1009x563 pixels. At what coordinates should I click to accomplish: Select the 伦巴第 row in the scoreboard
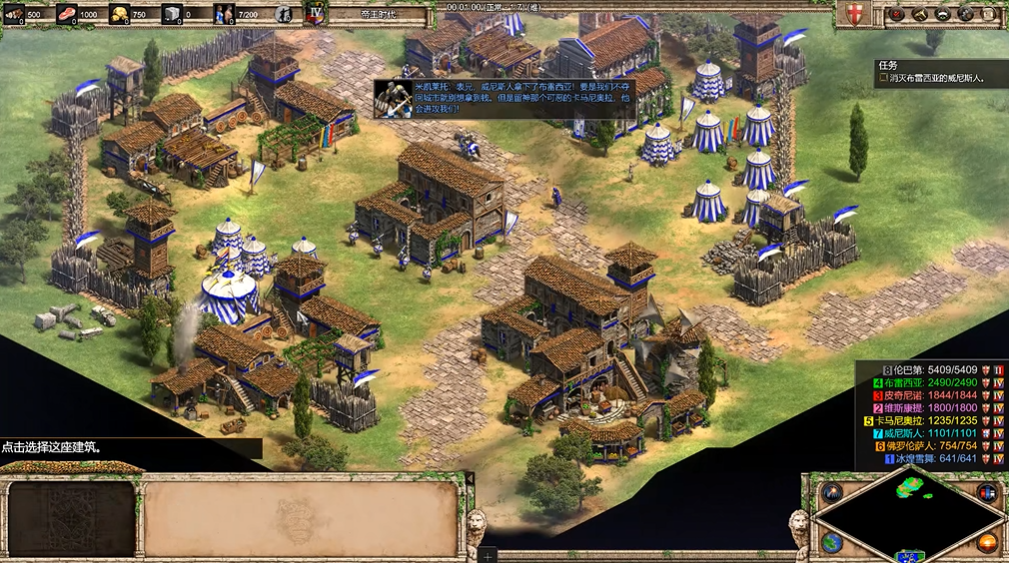[x=930, y=369]
